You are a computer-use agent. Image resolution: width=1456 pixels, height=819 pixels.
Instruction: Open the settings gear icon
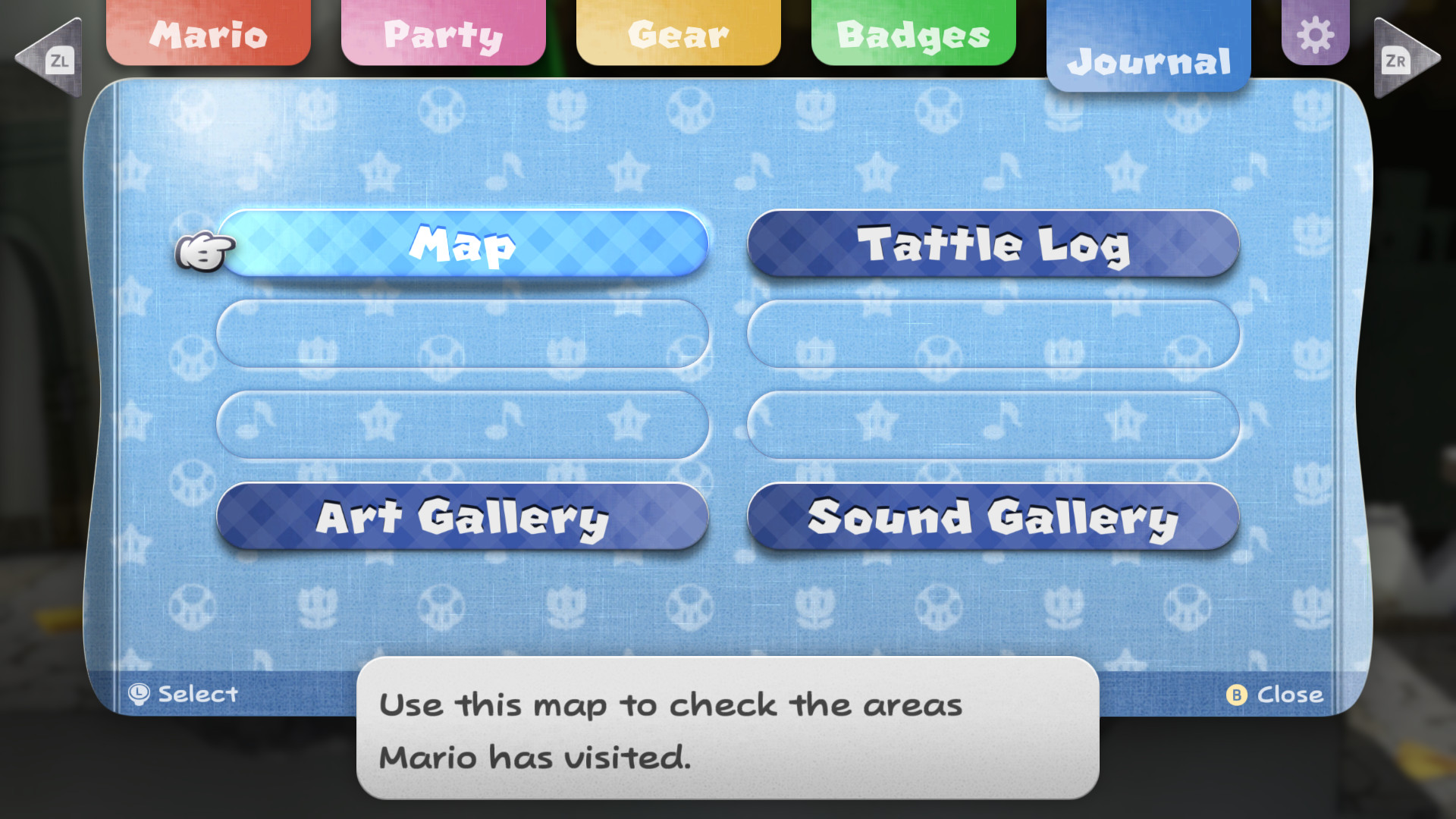pos(1316,33)
